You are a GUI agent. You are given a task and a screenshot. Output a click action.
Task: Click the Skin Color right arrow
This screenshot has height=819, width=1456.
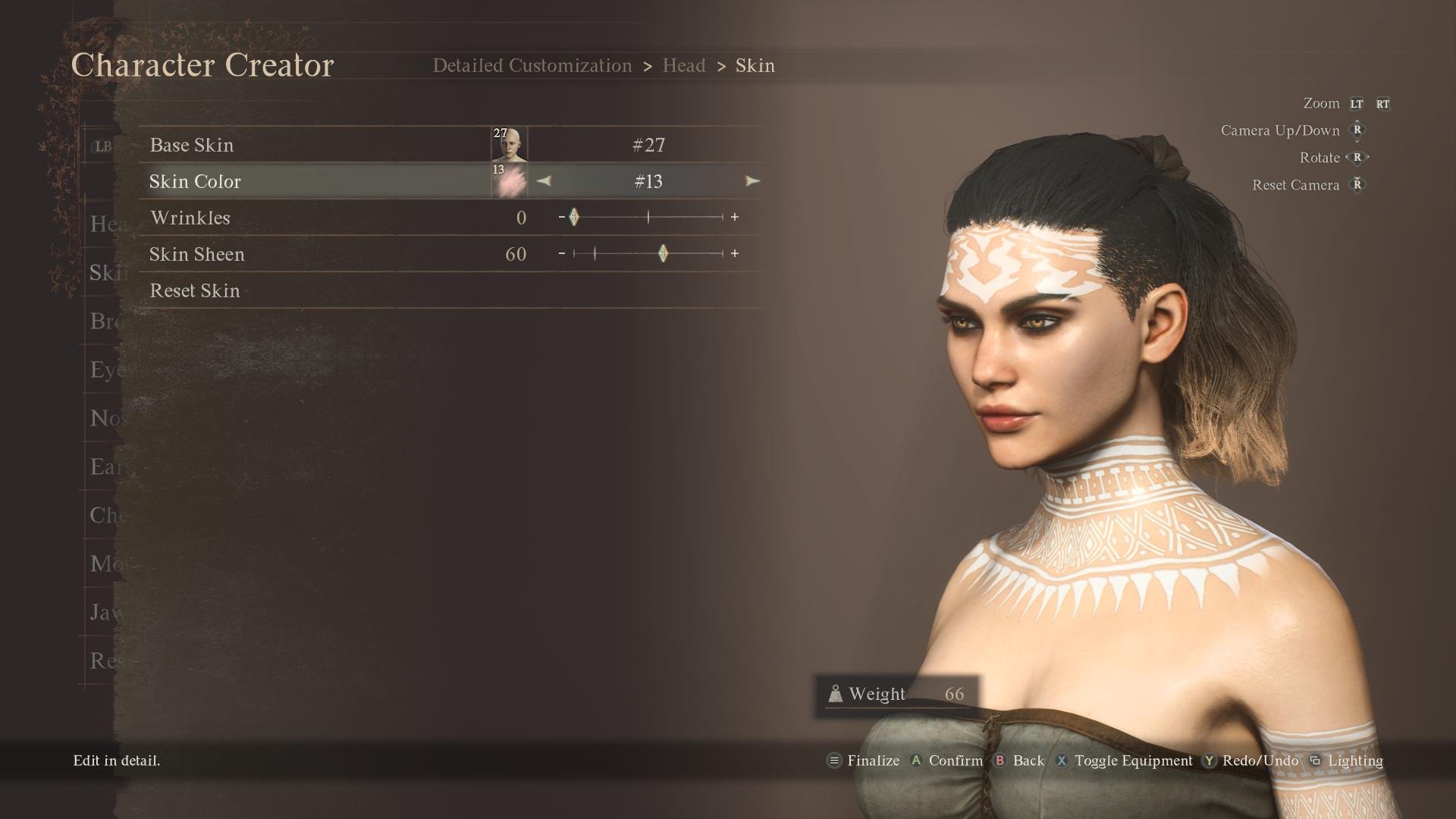tap(752, 181)
